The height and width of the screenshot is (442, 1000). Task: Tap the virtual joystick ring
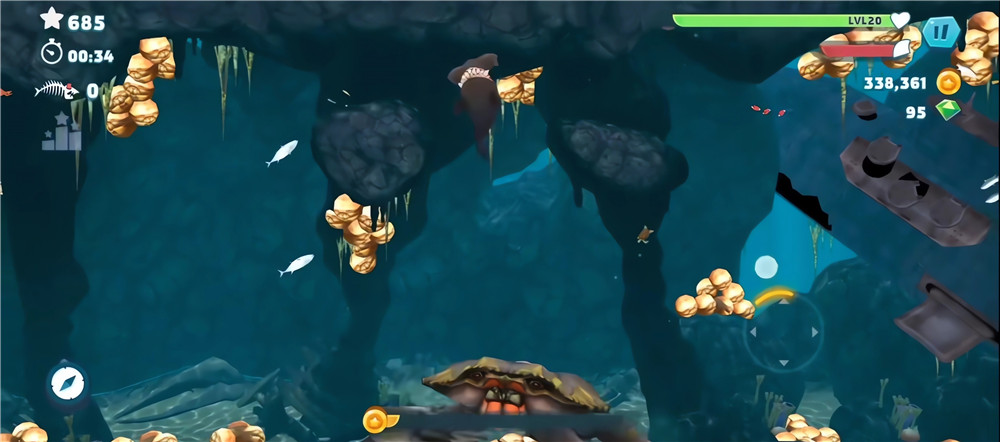(x=783, y=331)
